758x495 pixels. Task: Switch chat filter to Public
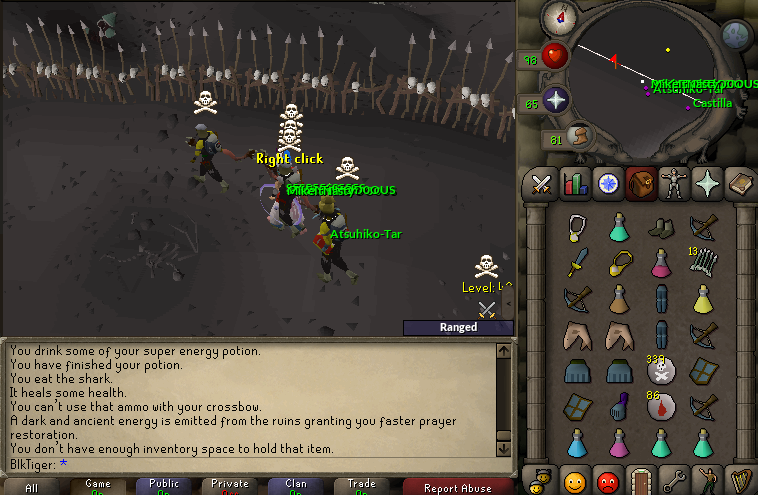click(x=164, y=487)
